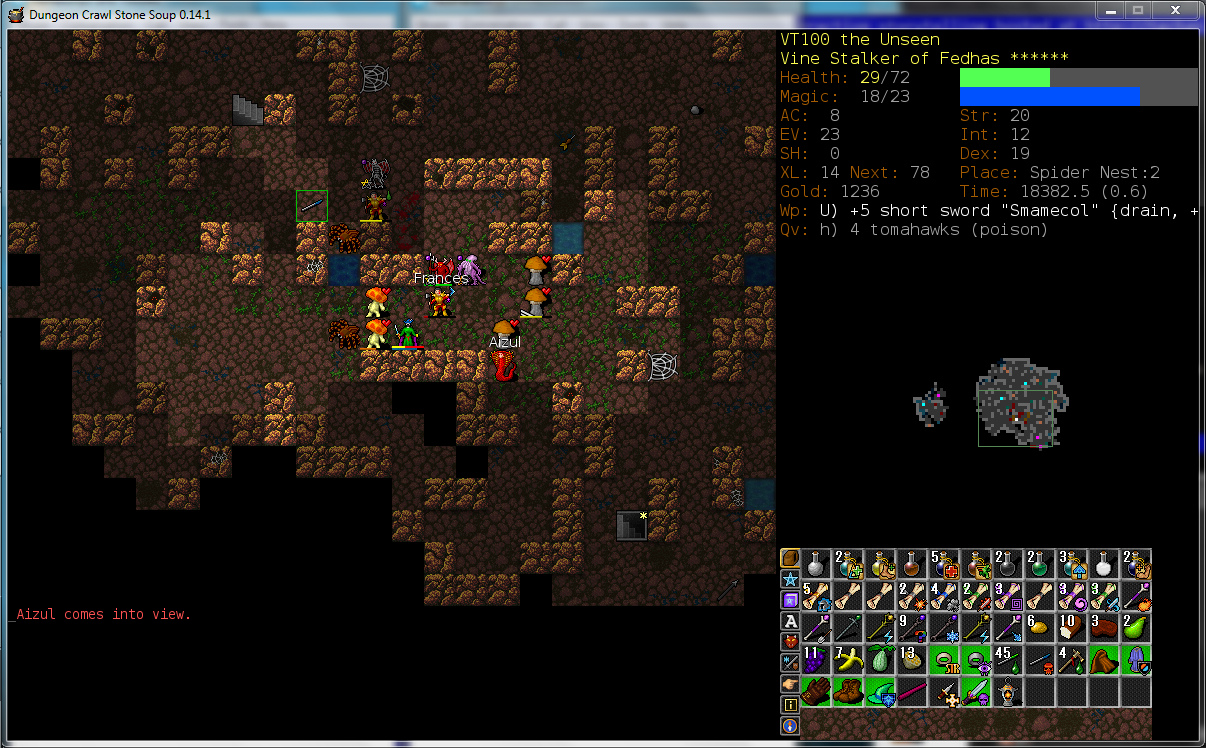Select the stack of 10 bread rations
This screenshot has height=748, width=1206.
pyautogui.click(x=1071, y=627)
